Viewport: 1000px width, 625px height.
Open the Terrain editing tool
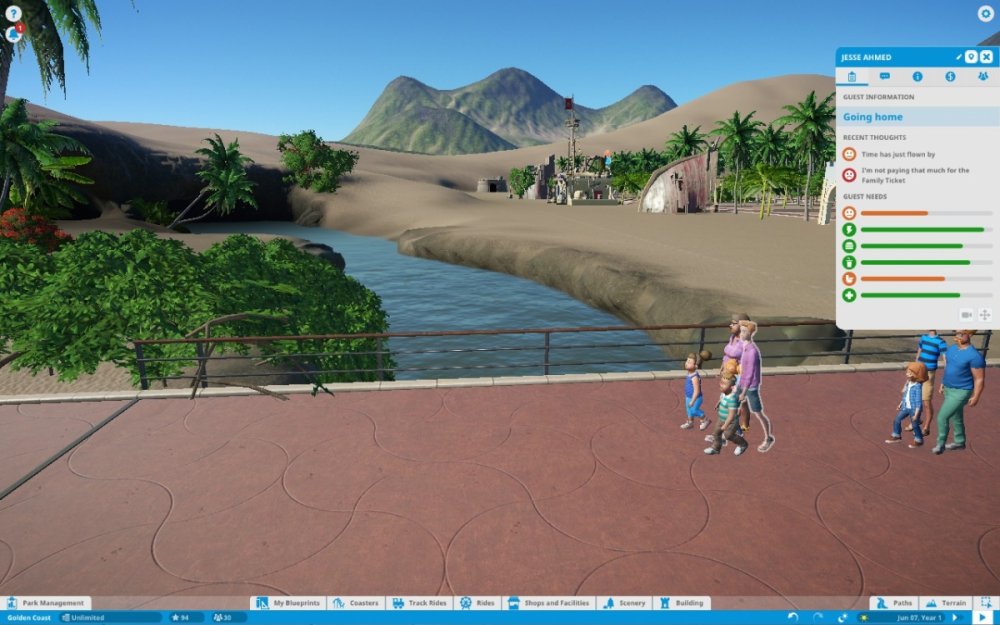tap(946, 603)
